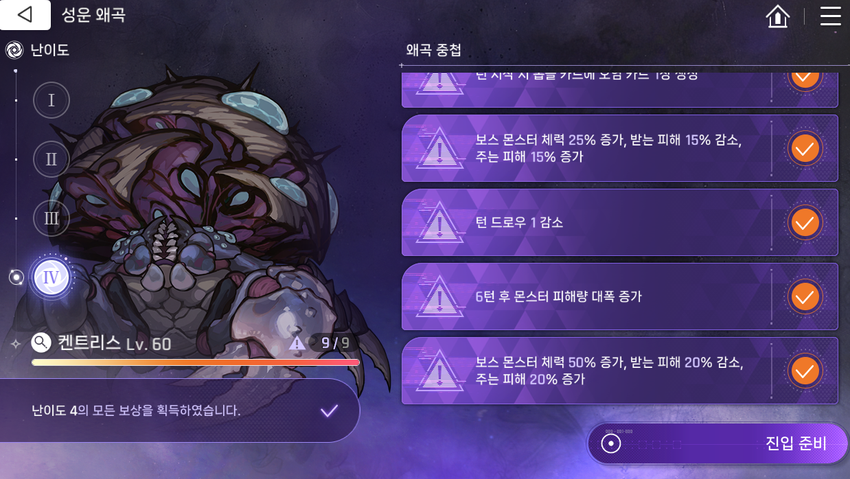850x479 pixels.
Task: Select difficulty level I
Action: point(51,99)
